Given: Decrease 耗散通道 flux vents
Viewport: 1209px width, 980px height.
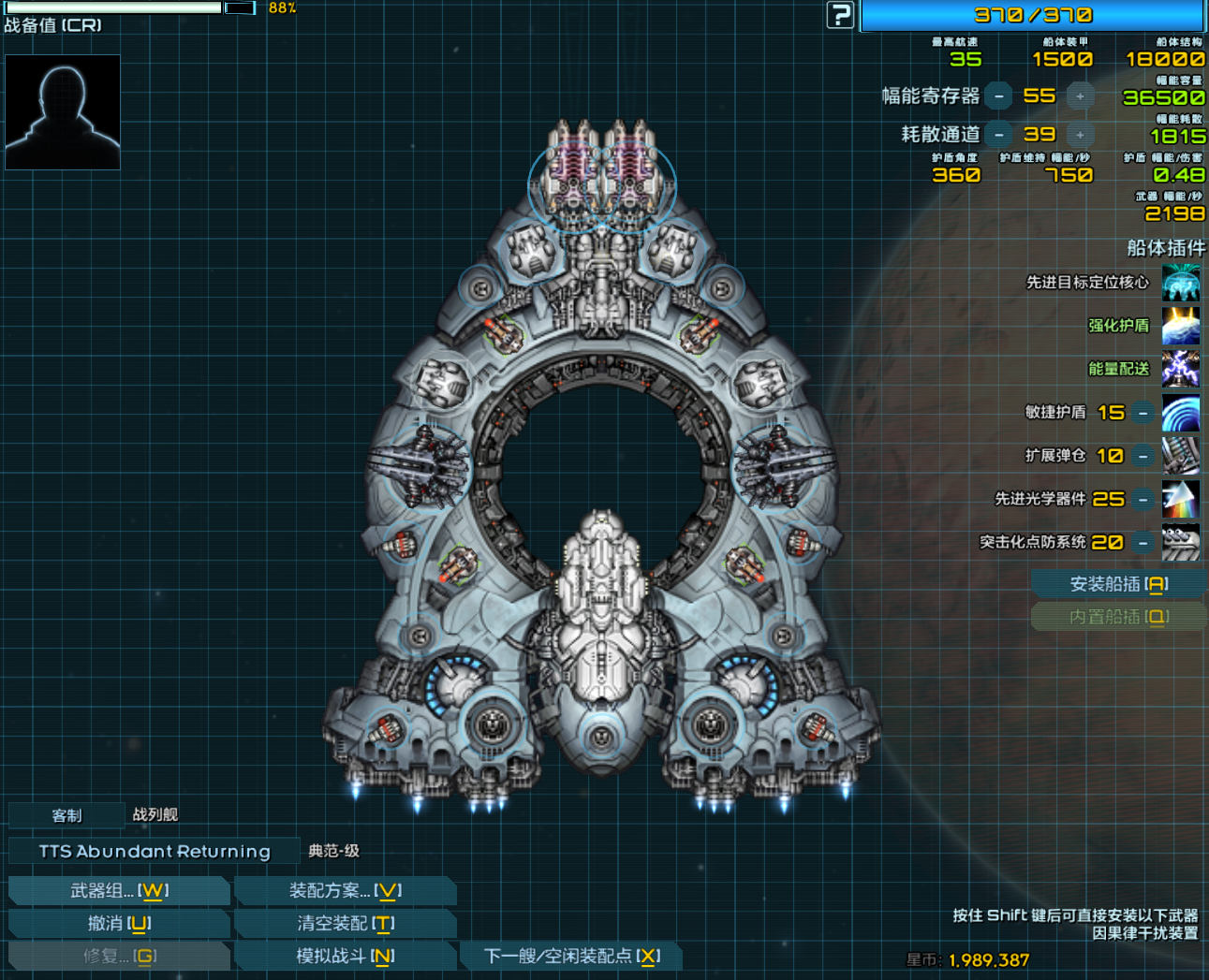Looking at the screenshot, I should [x=999, y=135].
